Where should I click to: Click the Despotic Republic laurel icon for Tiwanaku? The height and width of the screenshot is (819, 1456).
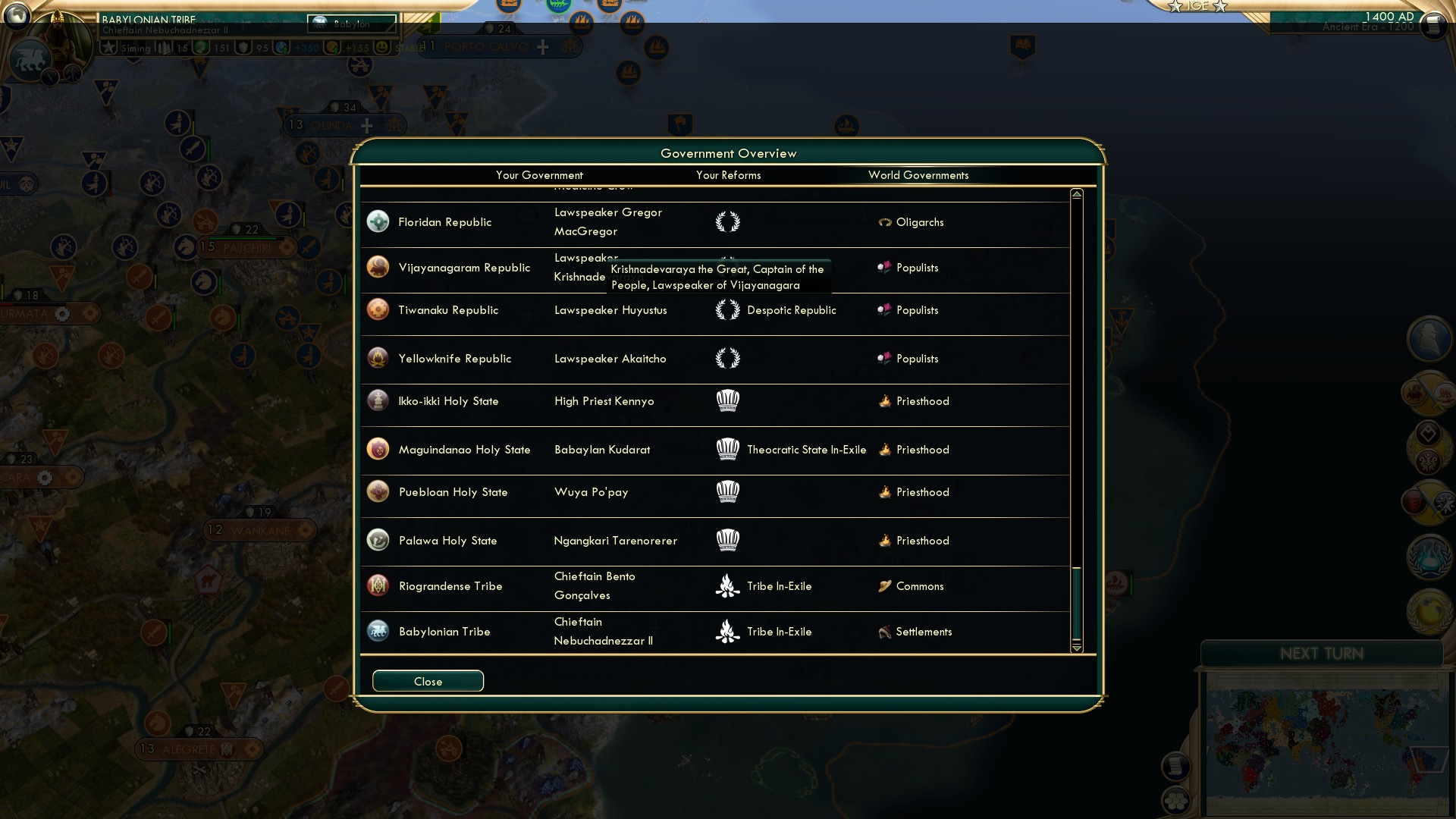[x=728, y=310]
